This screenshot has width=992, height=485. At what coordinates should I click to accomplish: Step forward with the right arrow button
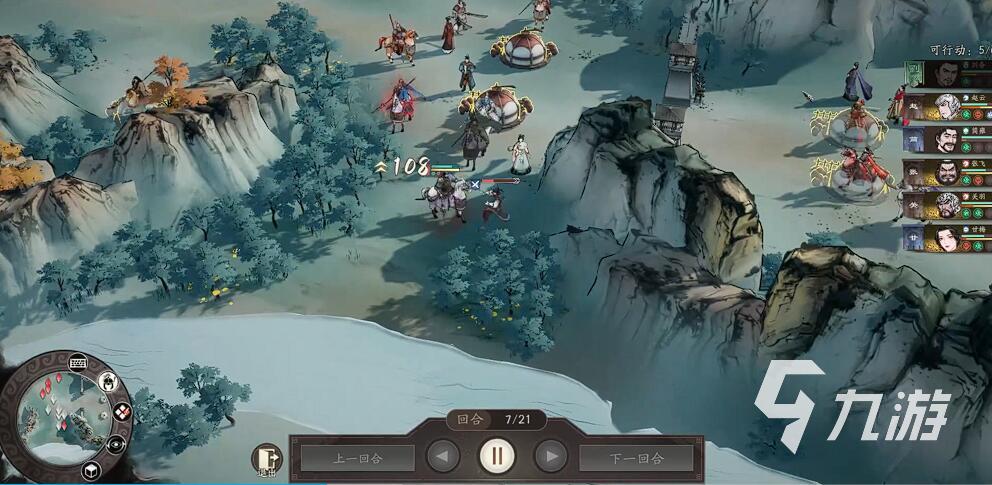click(551, 457)
